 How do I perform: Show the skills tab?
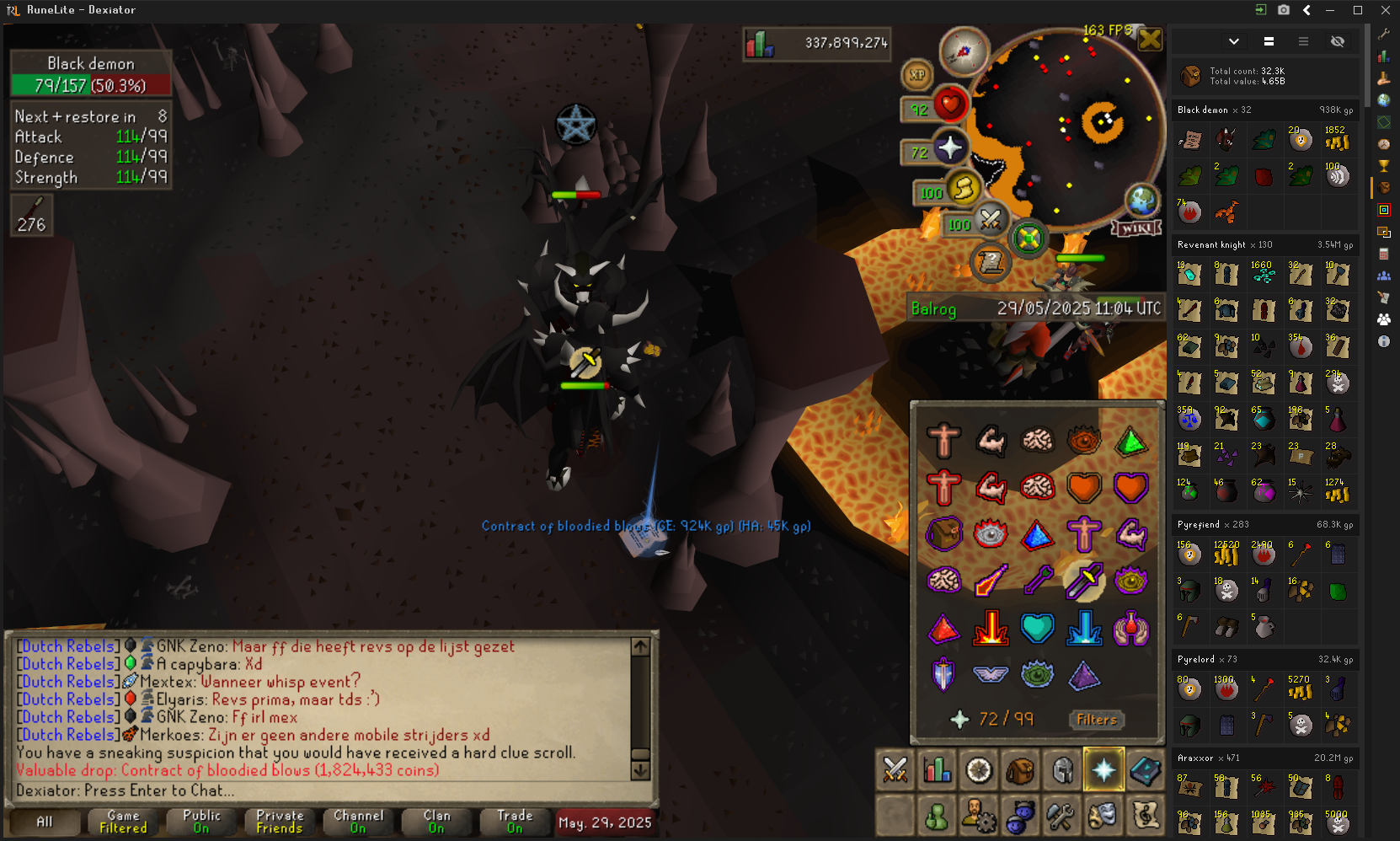pos(937,770)
